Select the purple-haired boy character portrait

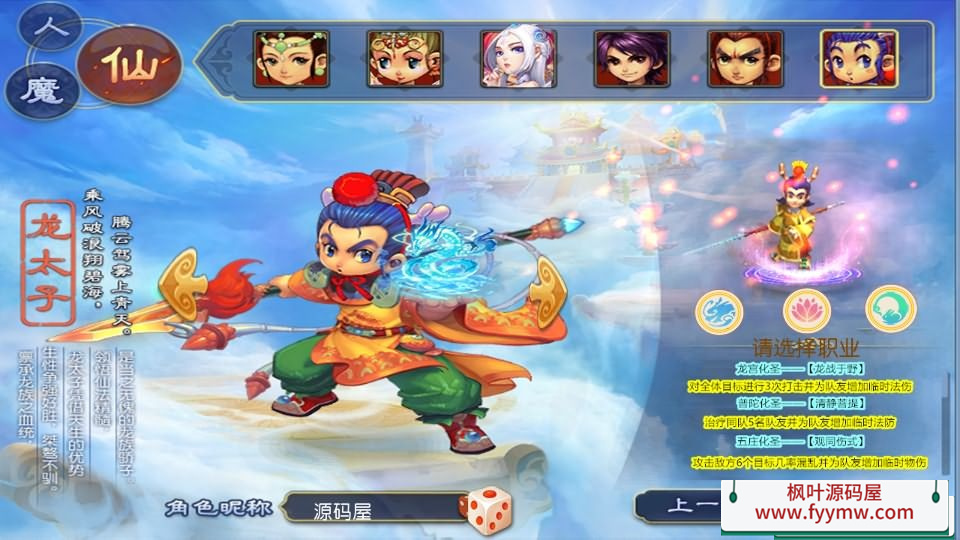point(631,59)
